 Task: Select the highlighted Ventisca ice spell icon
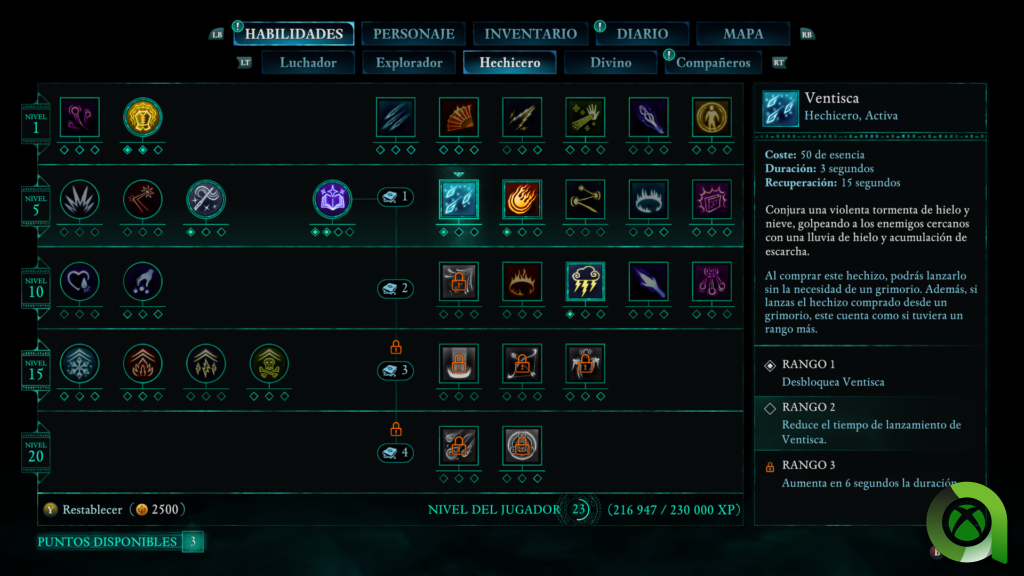(x=459, y=200)
